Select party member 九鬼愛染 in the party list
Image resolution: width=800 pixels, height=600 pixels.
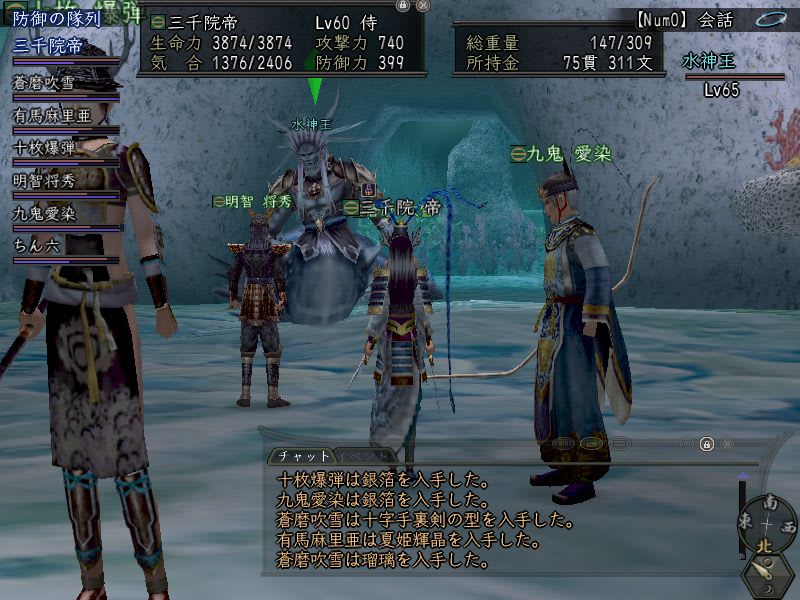tap(45, 213)
